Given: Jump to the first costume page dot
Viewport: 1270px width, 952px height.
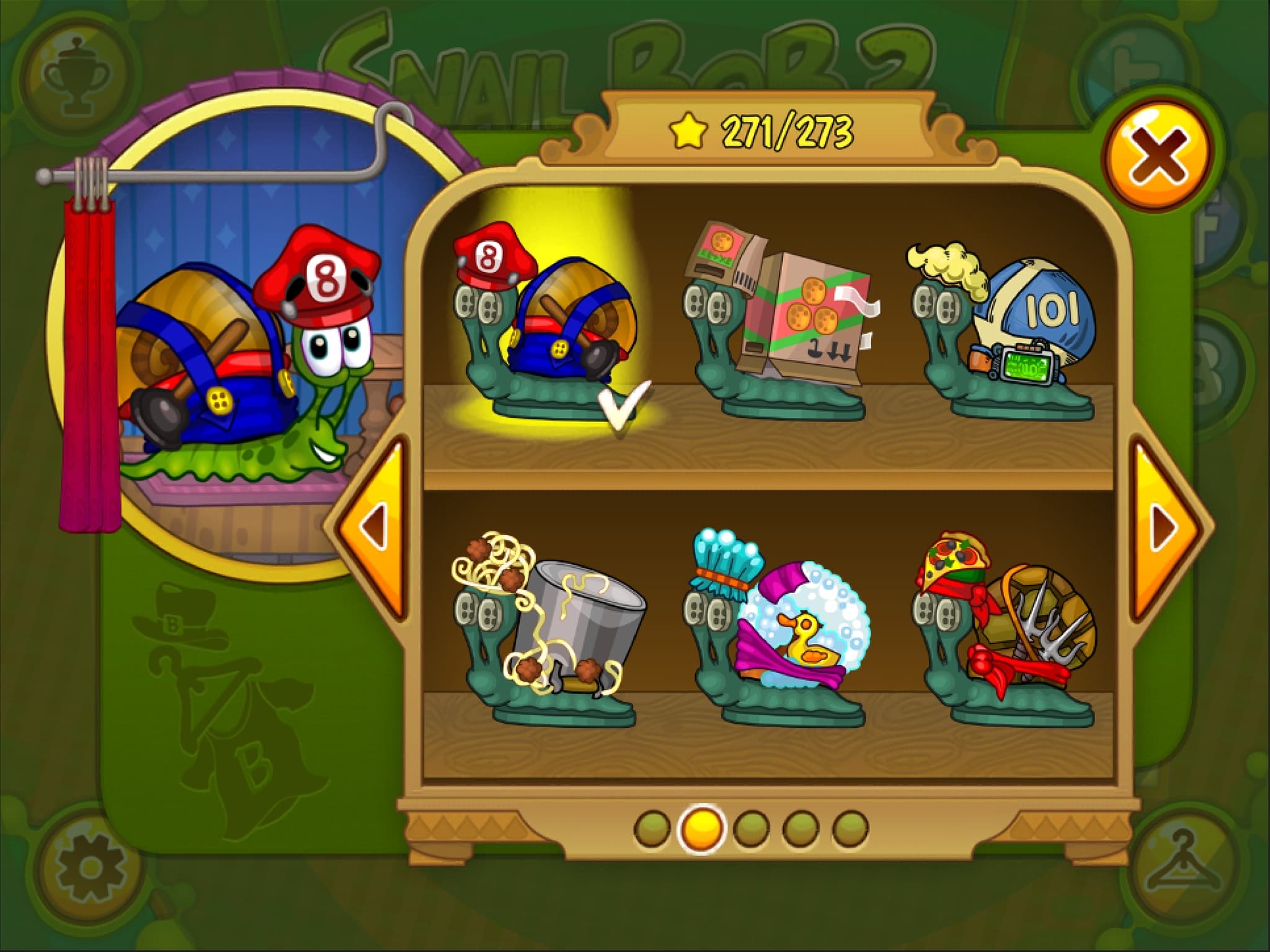Looking at the screenshot, I should [x=652, y=828].
